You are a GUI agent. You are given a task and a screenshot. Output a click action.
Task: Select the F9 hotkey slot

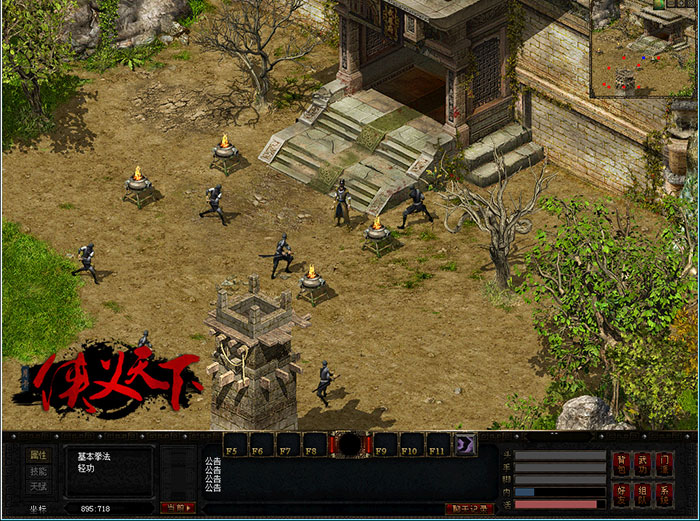point(385,444)
